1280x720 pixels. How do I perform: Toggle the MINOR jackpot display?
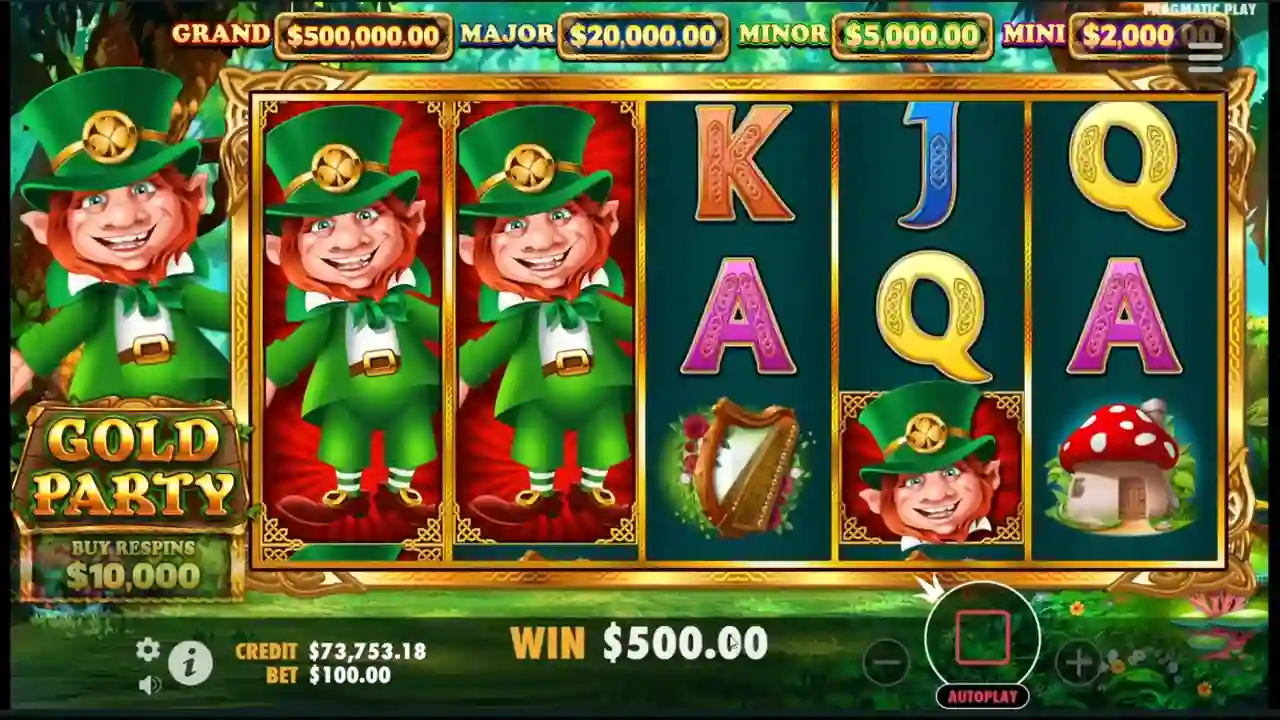point(912,35)
